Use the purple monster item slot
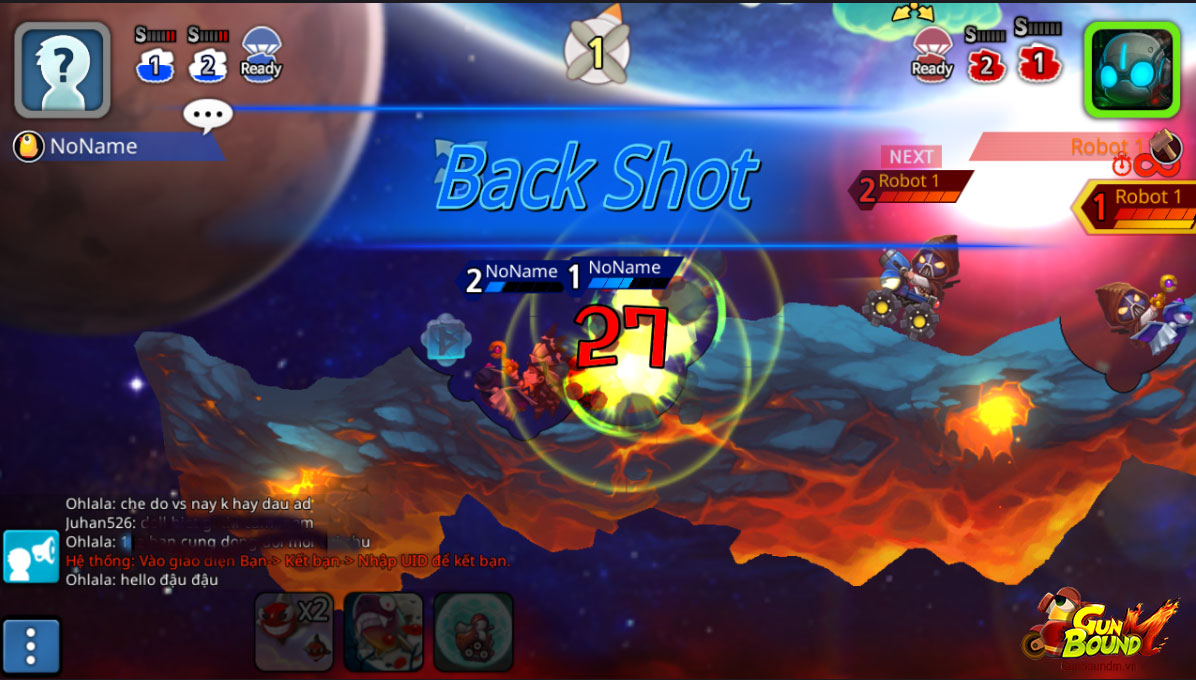 point(384,632)
